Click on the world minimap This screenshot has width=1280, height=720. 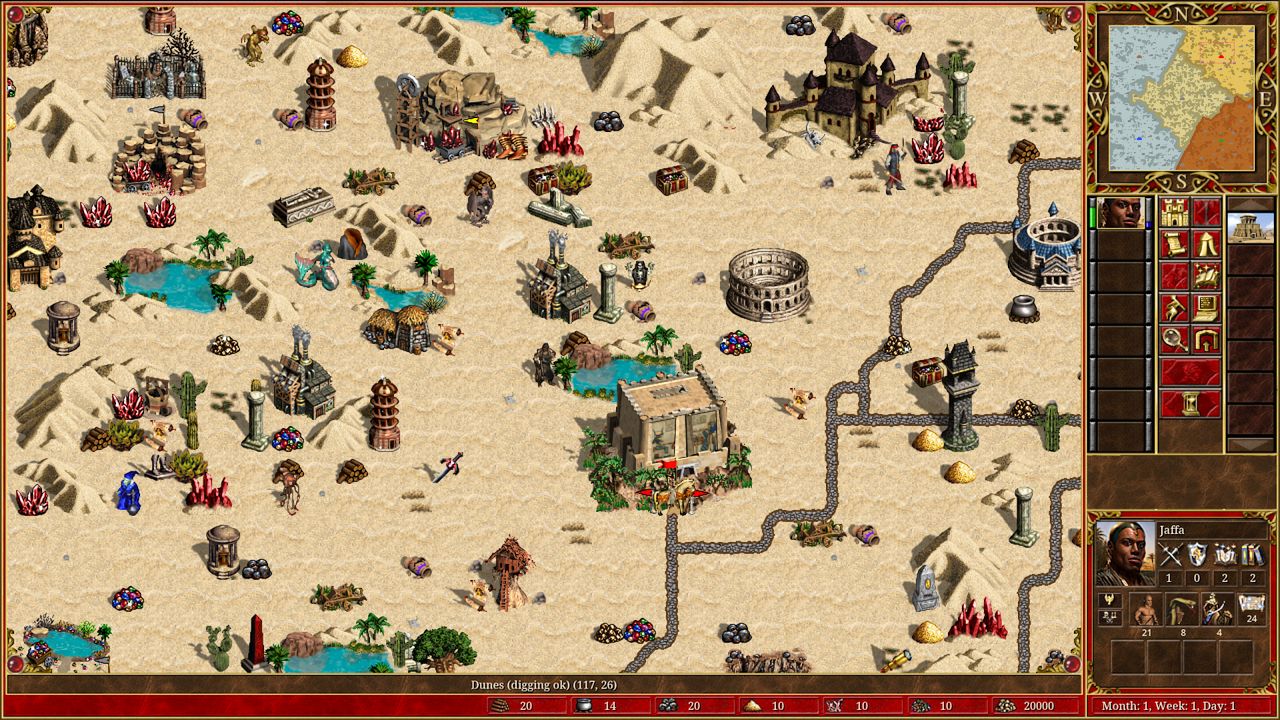coord(1181,98)
